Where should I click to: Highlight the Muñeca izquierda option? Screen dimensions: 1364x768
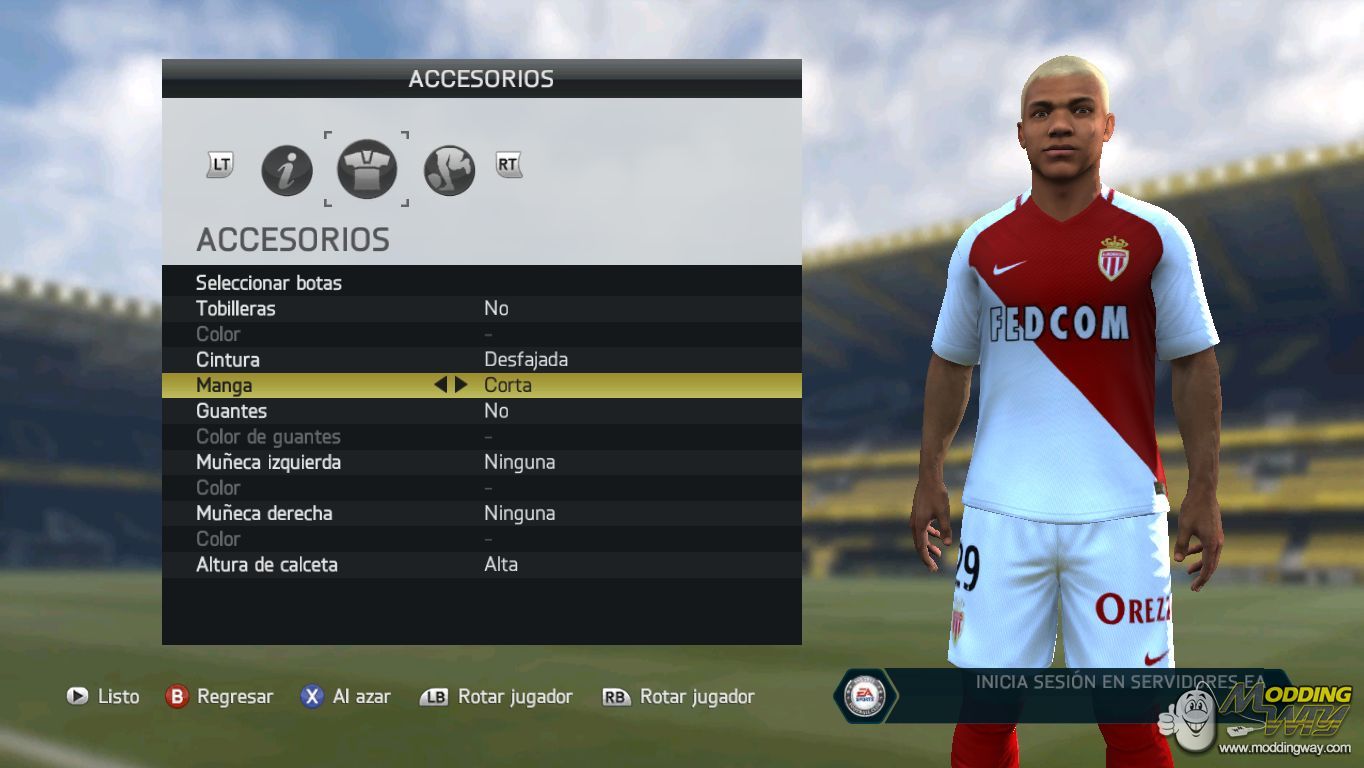268,462
